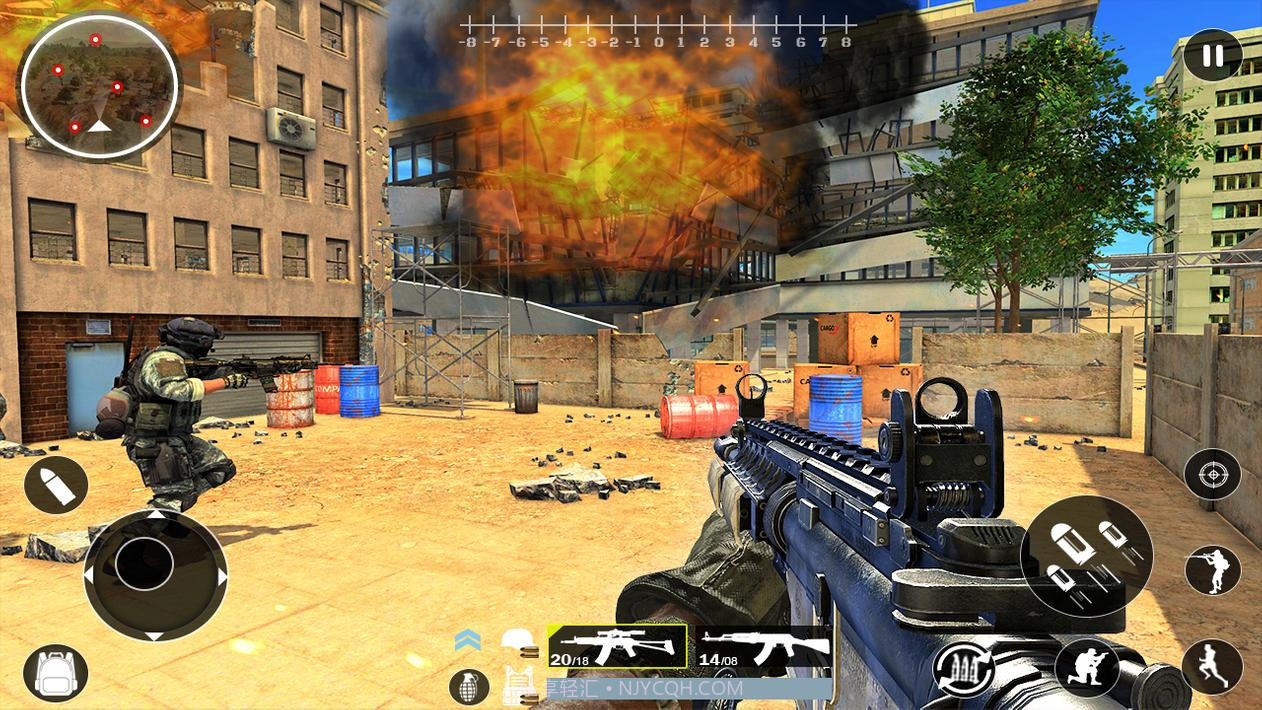The width and height of the screenshot is (1262, 710).
Task: Open the backpack inventory
Action: point(56,673)
